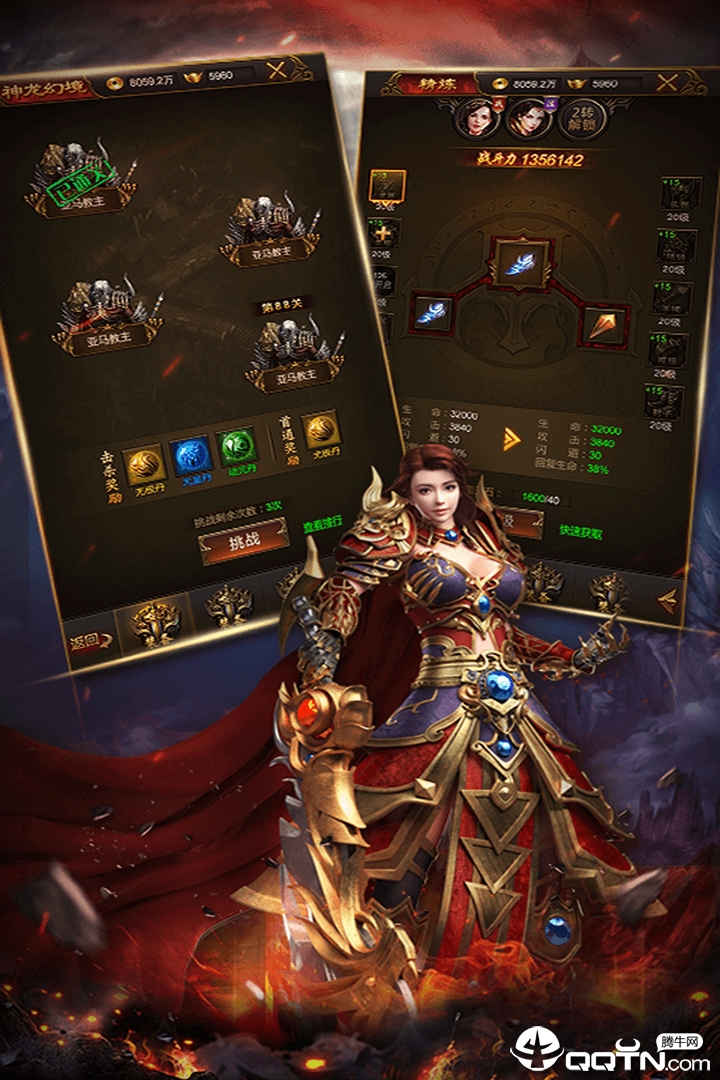Choose the highlighted gold-framed equipment slot

(x=387, y=187)
